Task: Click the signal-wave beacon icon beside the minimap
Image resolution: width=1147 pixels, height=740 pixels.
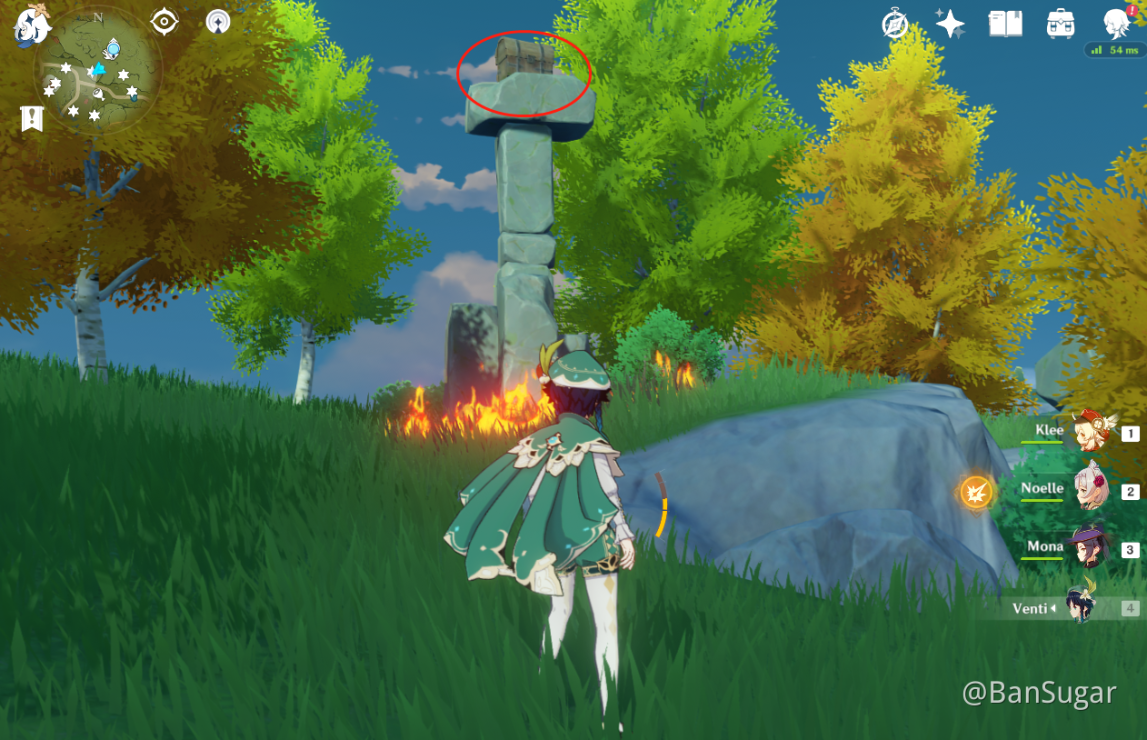Action: [217, 21]
